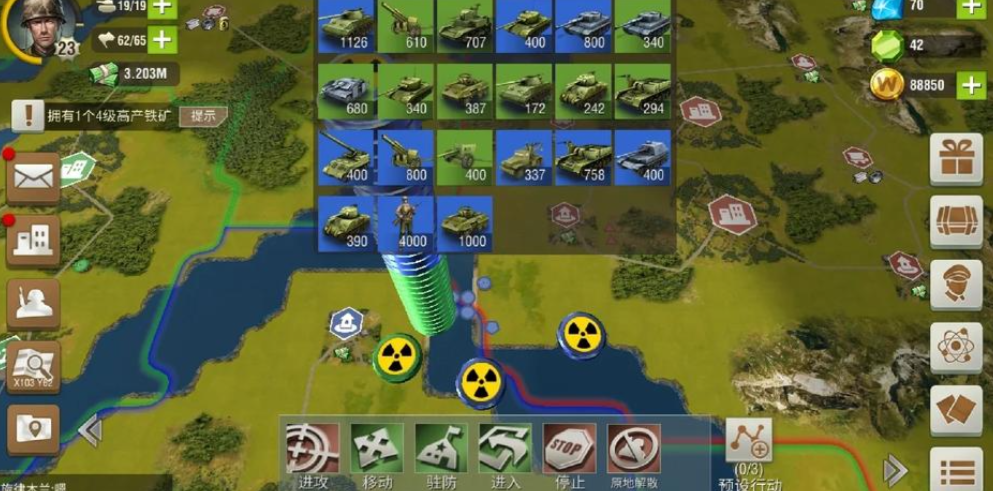Disband troops with 原地解散 button
The width and height of the screenshot is (993, 491).
coord(633,449)
